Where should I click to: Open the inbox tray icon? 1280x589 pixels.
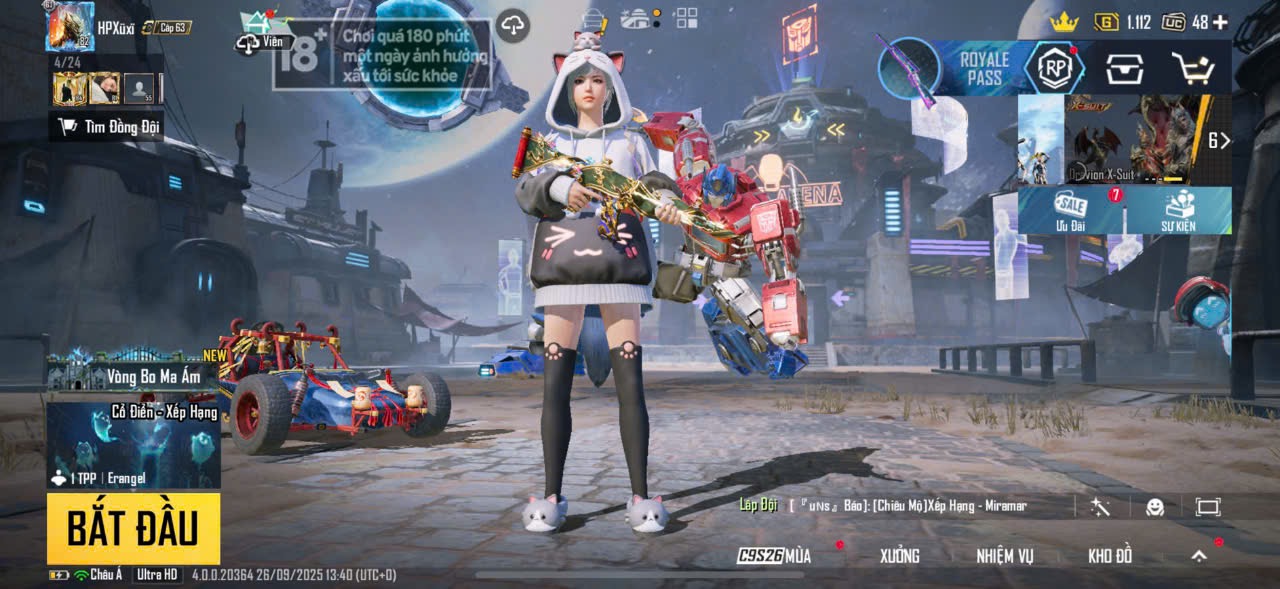pos(1125,68)
